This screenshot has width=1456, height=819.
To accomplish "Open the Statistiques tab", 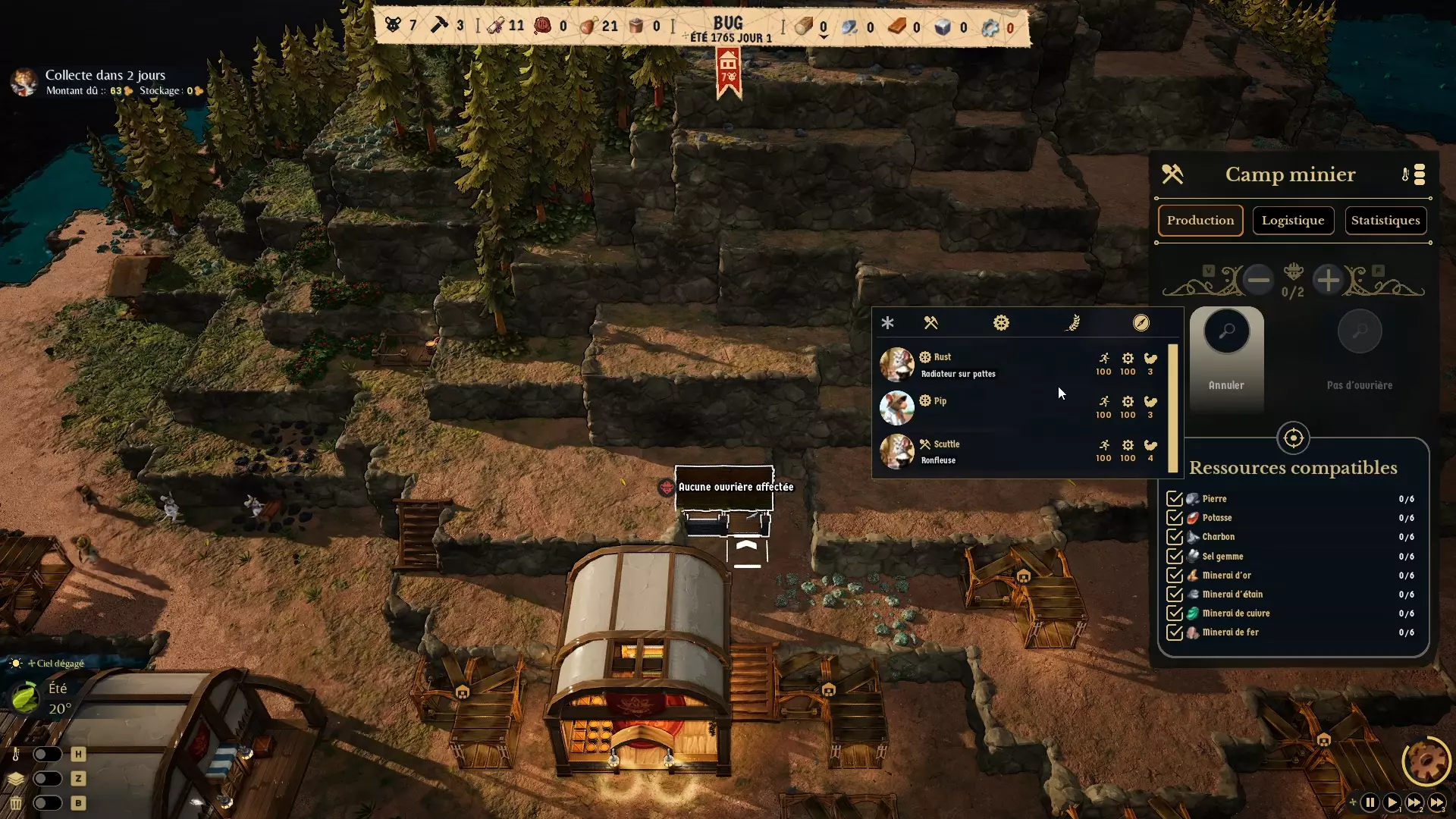I will pyautogui.click(x=1386, y=220).
